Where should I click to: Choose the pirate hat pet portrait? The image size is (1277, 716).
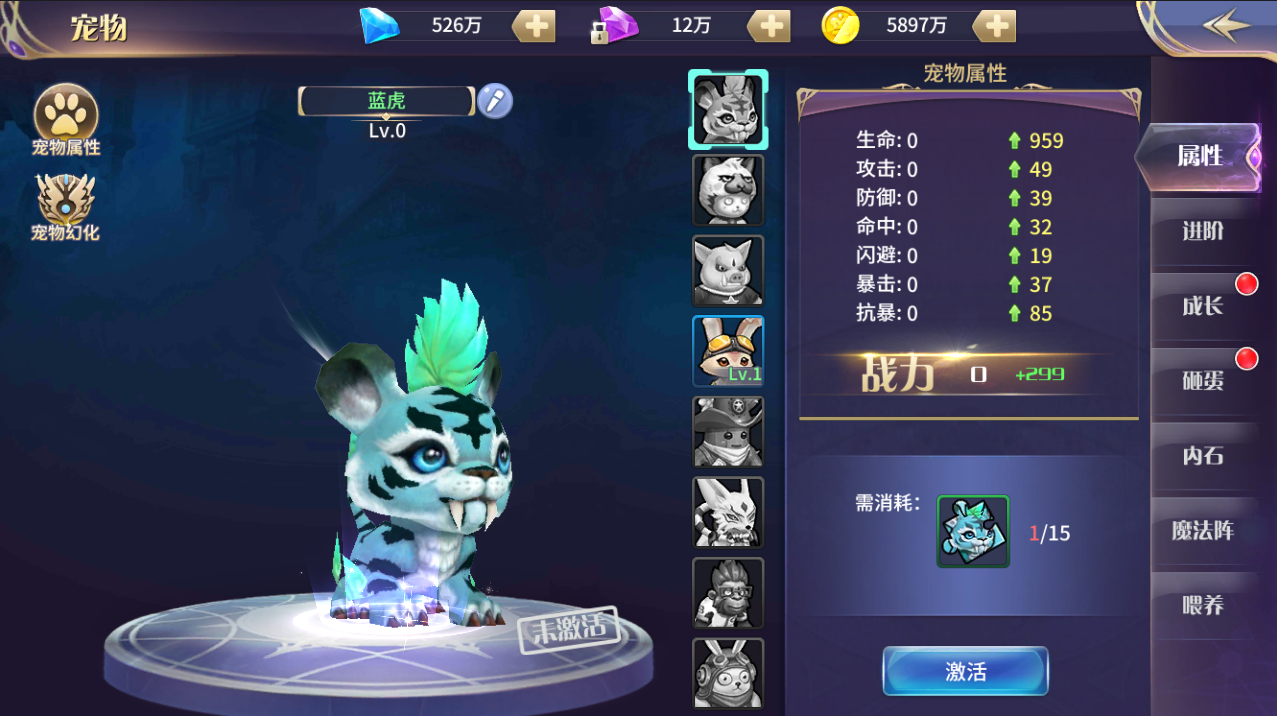[728, 432]
